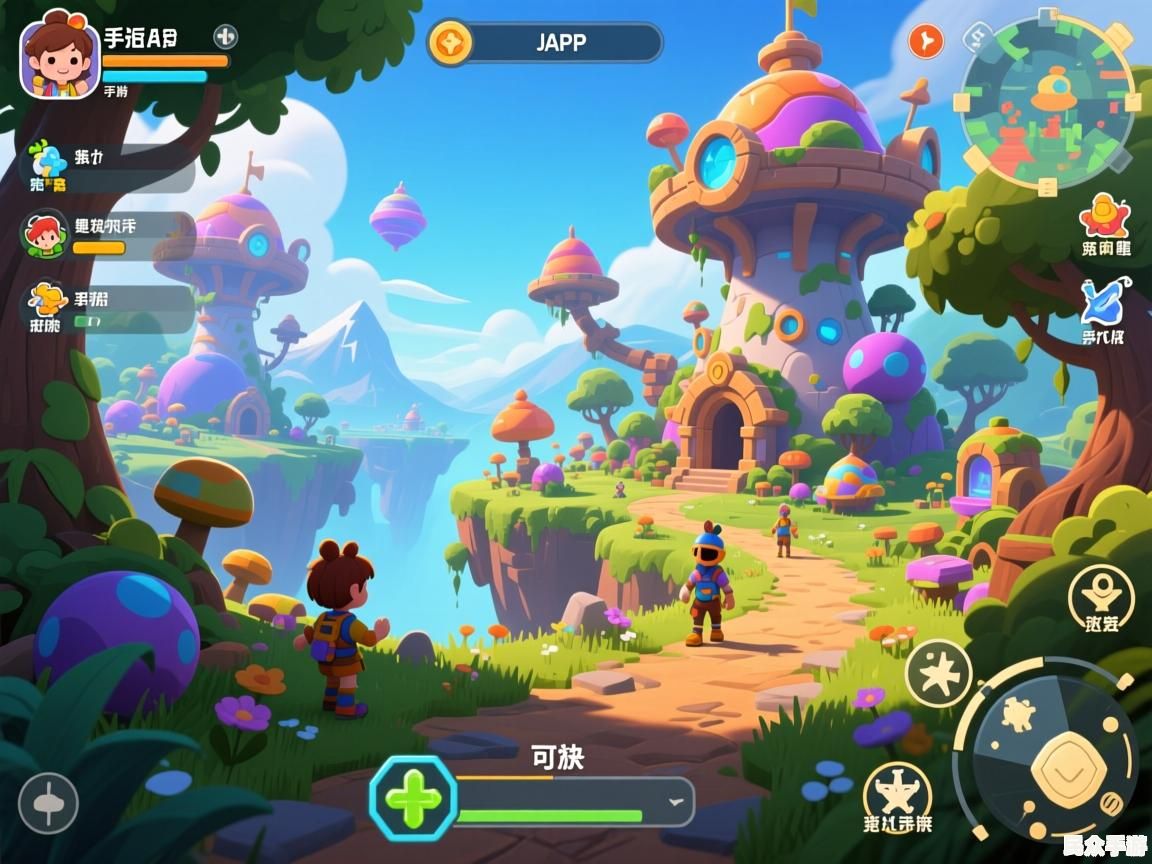Activate the single star skill button
1152x864 pixels.
pos(938,673)
